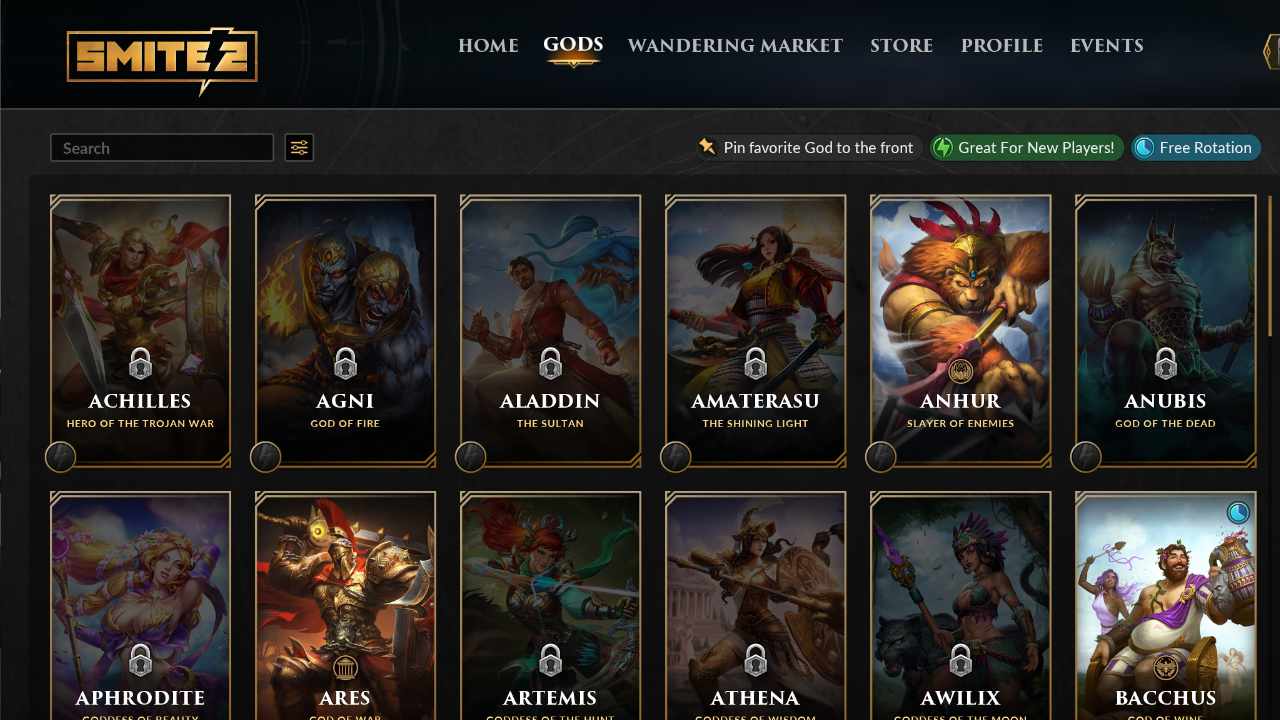This screenshot has height=720, width=1280.
Task: Enable the Great For New Players filter
Action: tap(1025, 147)
